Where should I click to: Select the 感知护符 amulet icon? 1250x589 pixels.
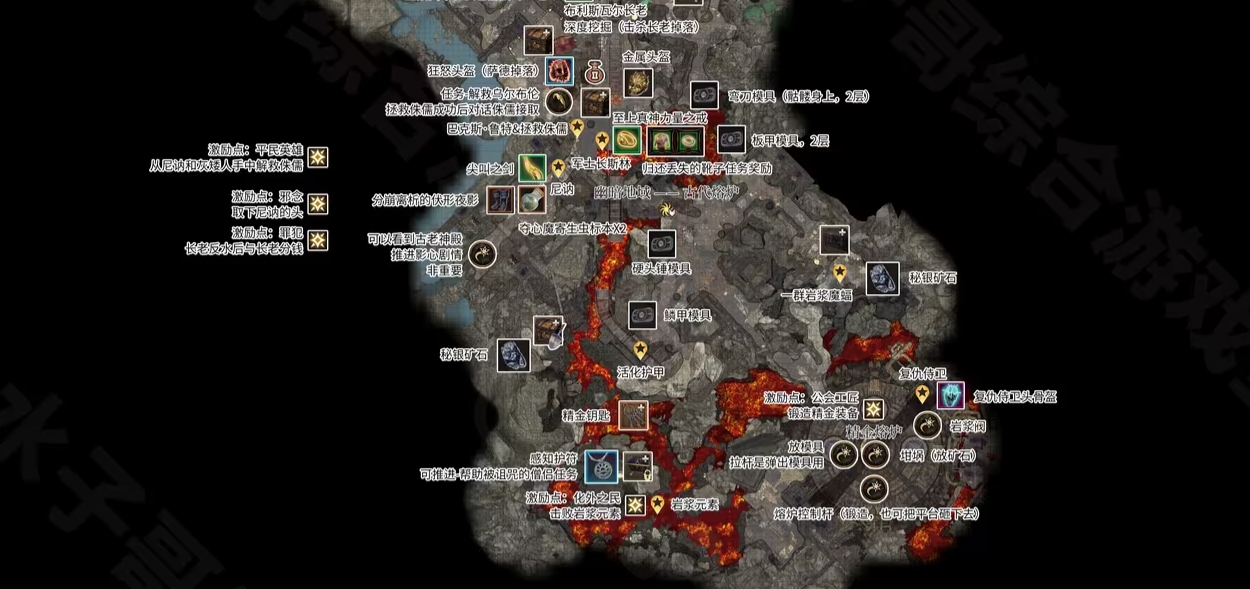click(601, 466)
